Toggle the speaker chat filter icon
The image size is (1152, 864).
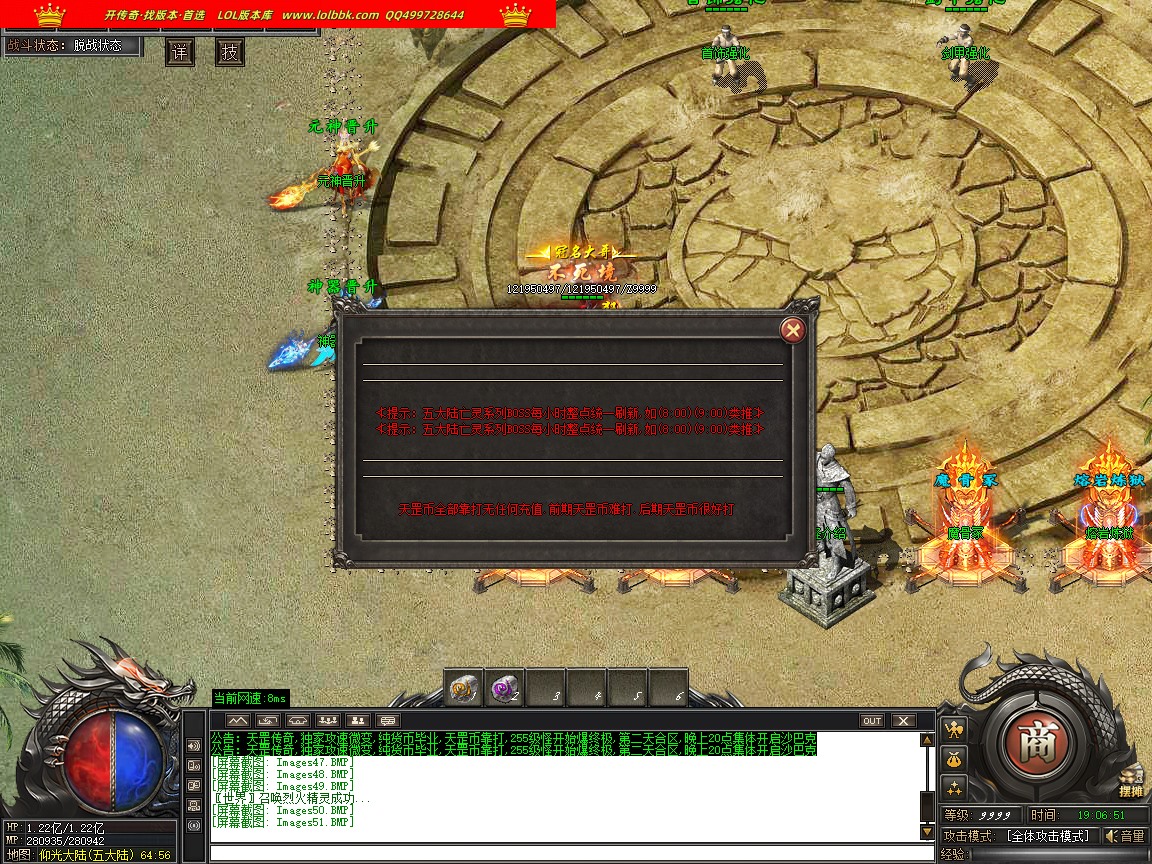point(194,746)
